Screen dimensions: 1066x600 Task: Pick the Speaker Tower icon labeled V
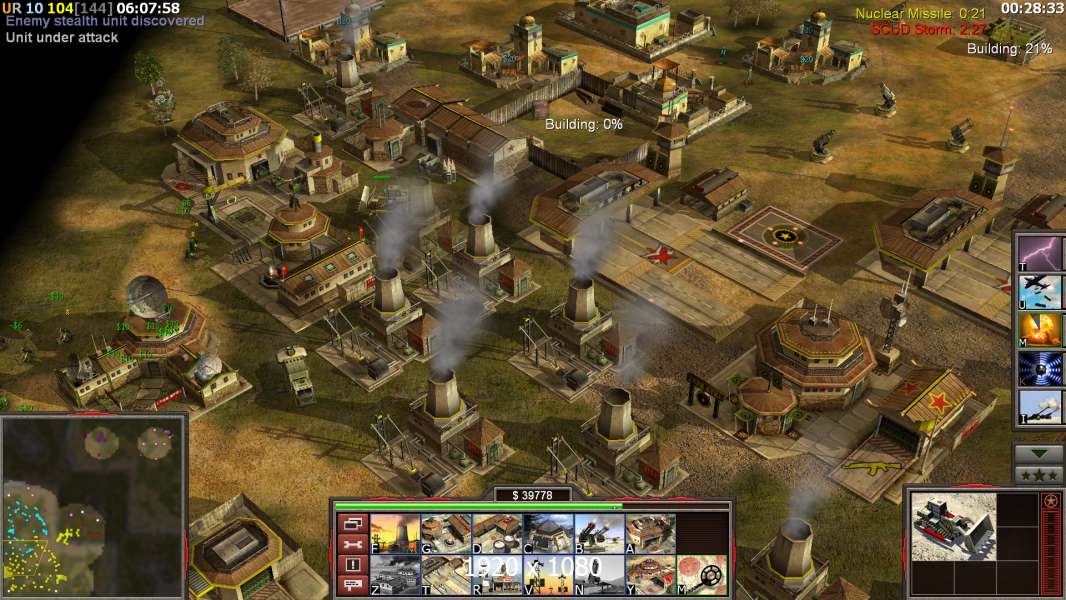tap(548, 575)
